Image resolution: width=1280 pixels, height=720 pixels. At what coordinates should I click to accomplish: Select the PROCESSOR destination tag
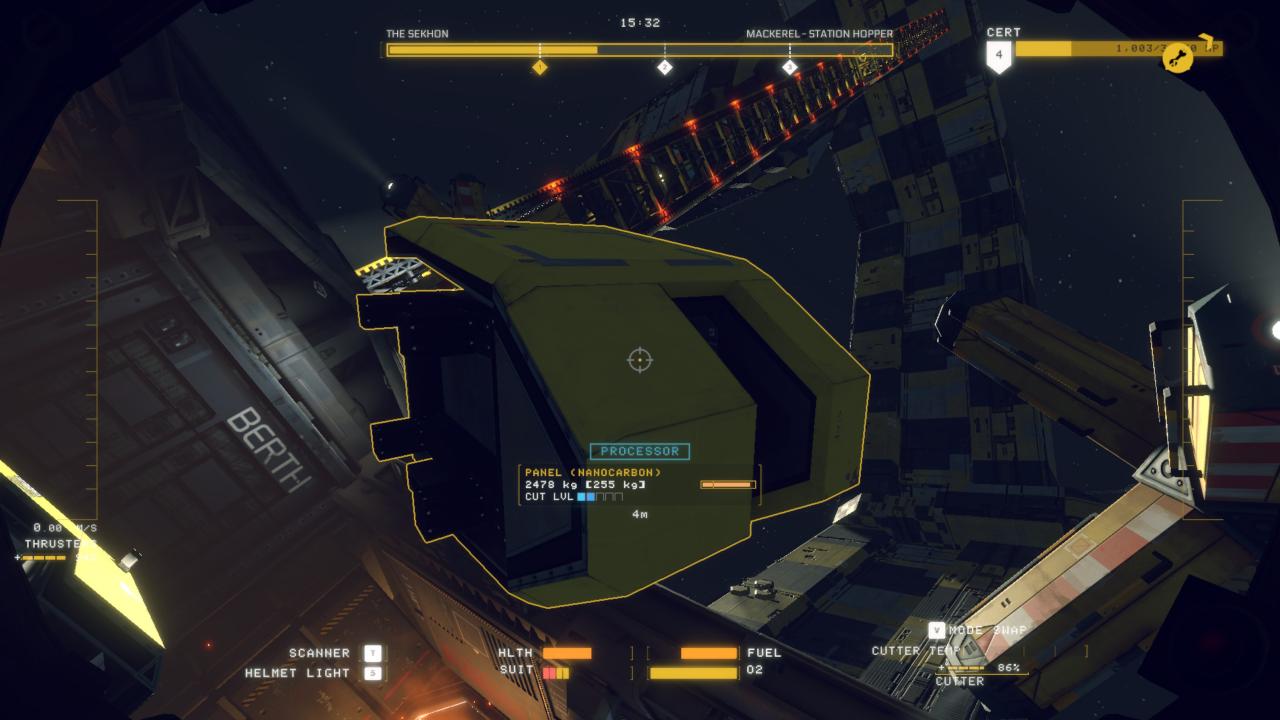click(x=640, y=451)
